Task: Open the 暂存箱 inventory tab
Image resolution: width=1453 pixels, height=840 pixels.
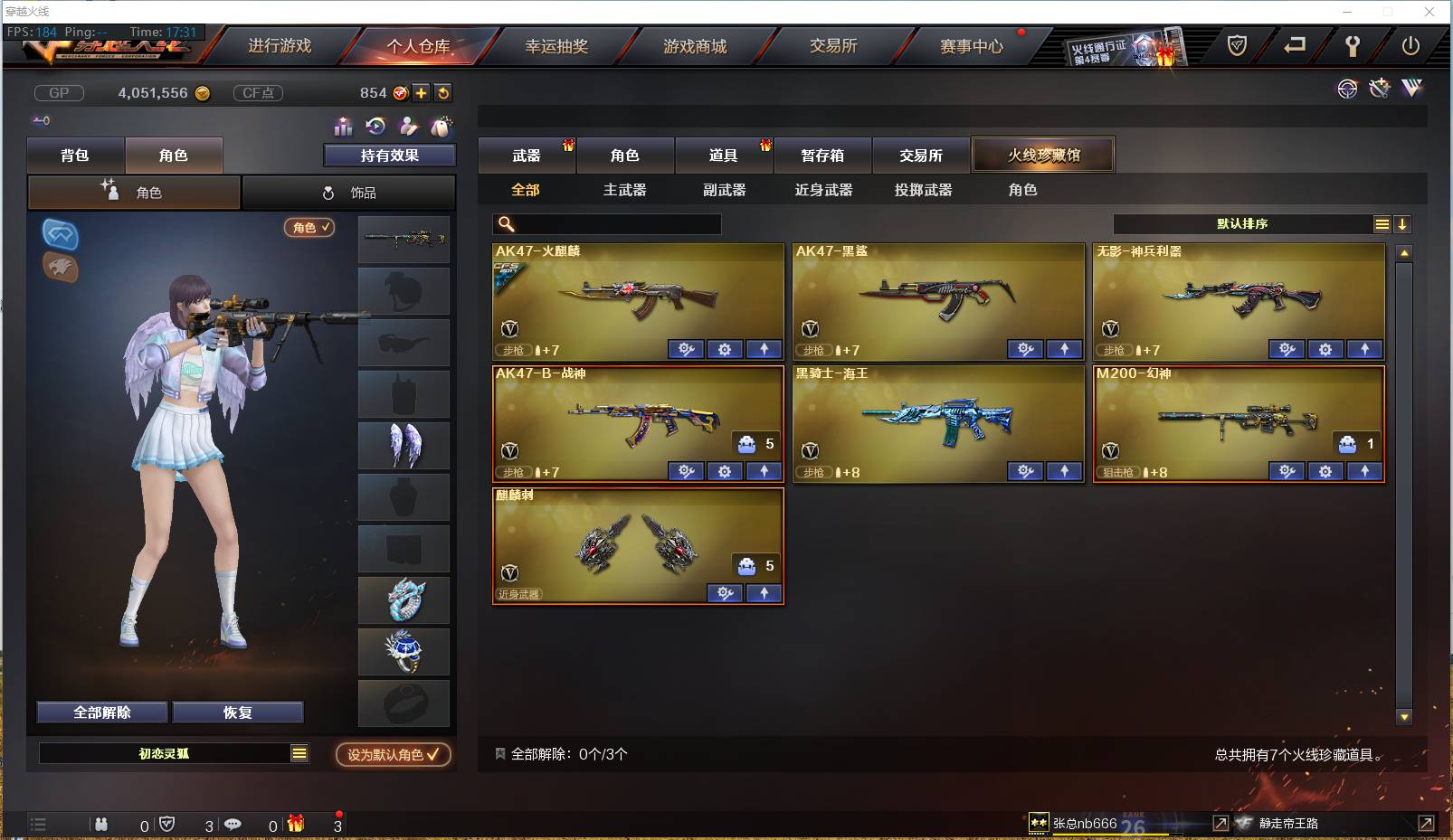Action: [821, 155]
